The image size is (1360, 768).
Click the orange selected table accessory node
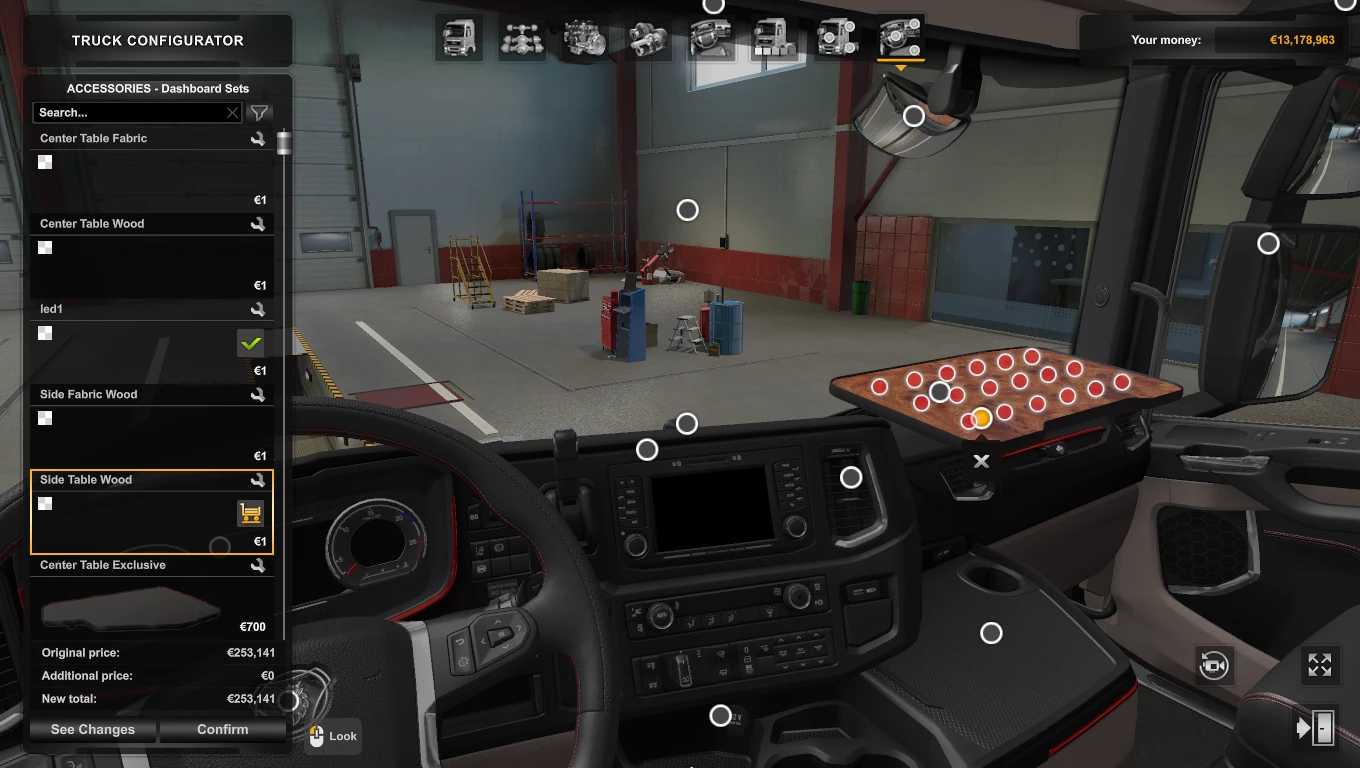pyautogui.click(x=982, y=418)
